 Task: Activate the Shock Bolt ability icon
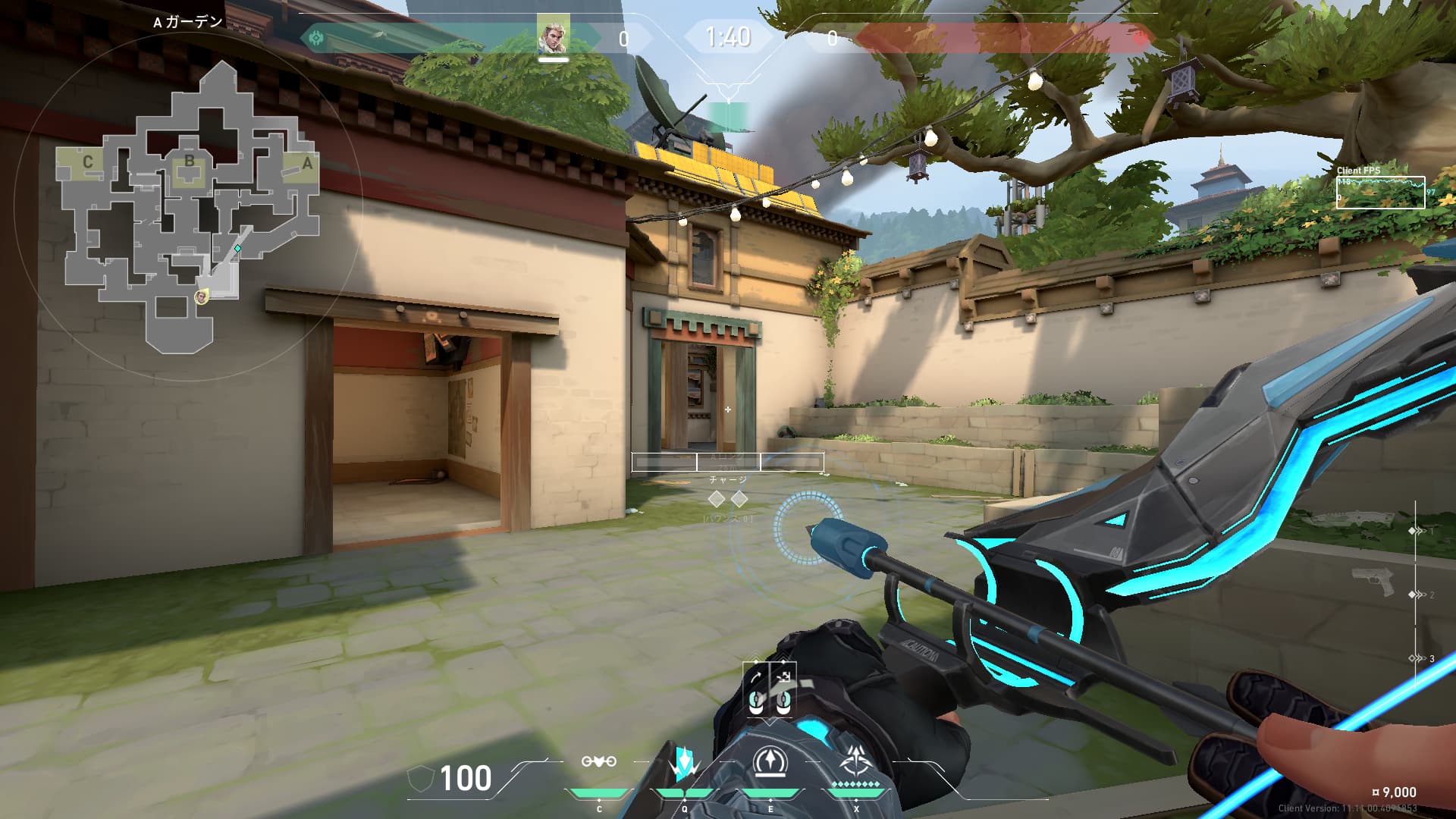[685, 763]
